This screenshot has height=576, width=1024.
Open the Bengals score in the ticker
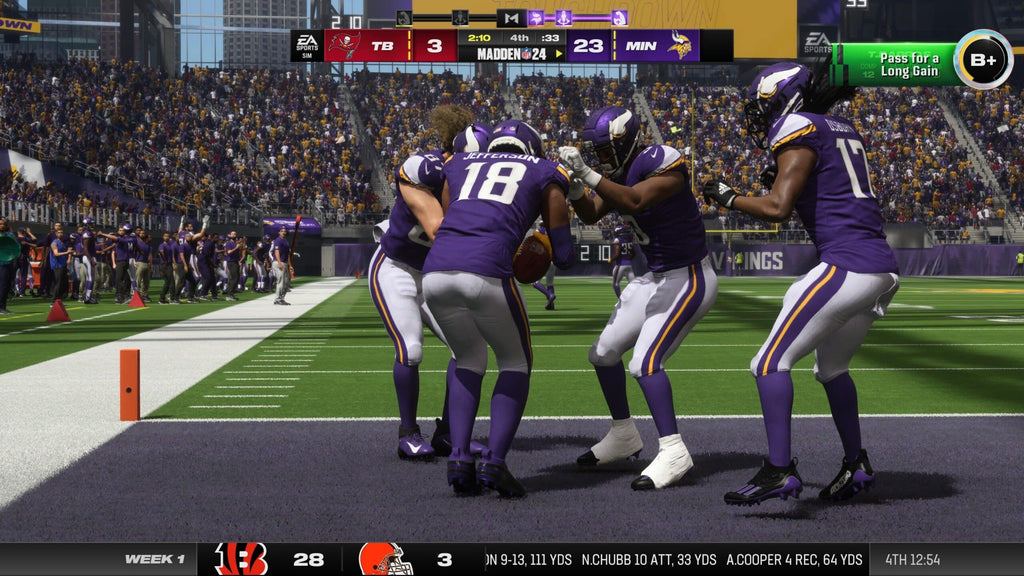pos(308,559)
